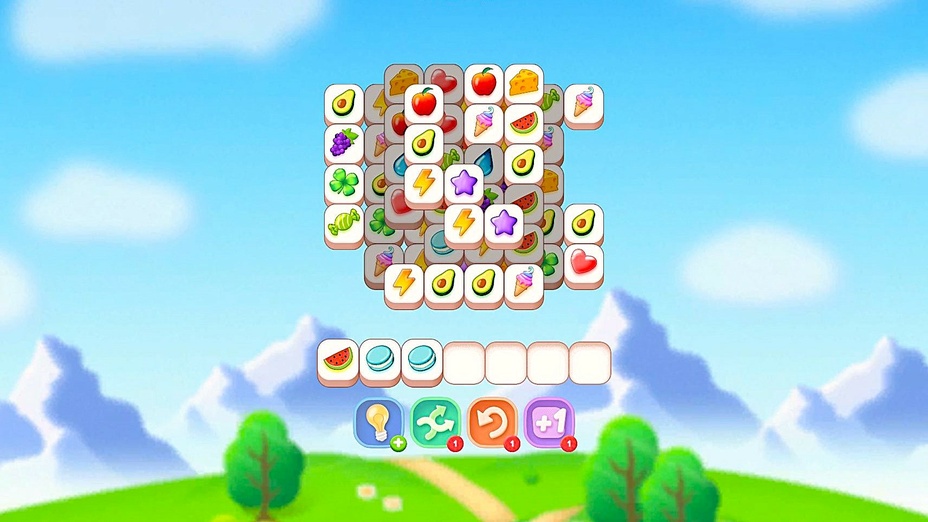Select the unshaded red heart tile
Viewport: 928px width, 522px height.
pos(583,263)
